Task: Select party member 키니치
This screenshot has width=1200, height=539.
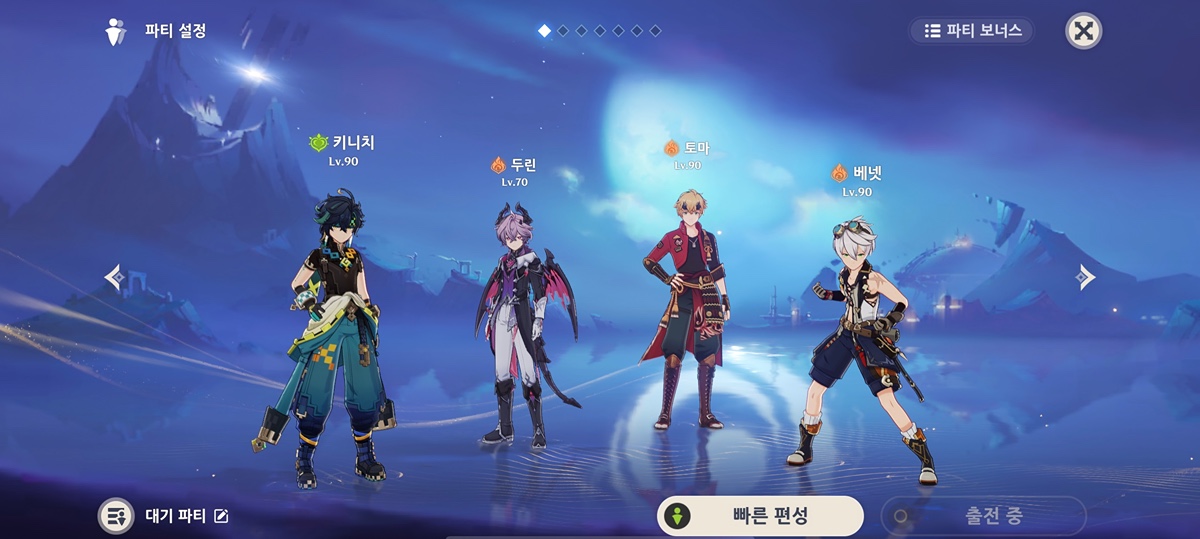Action: (x=335, y=320)
